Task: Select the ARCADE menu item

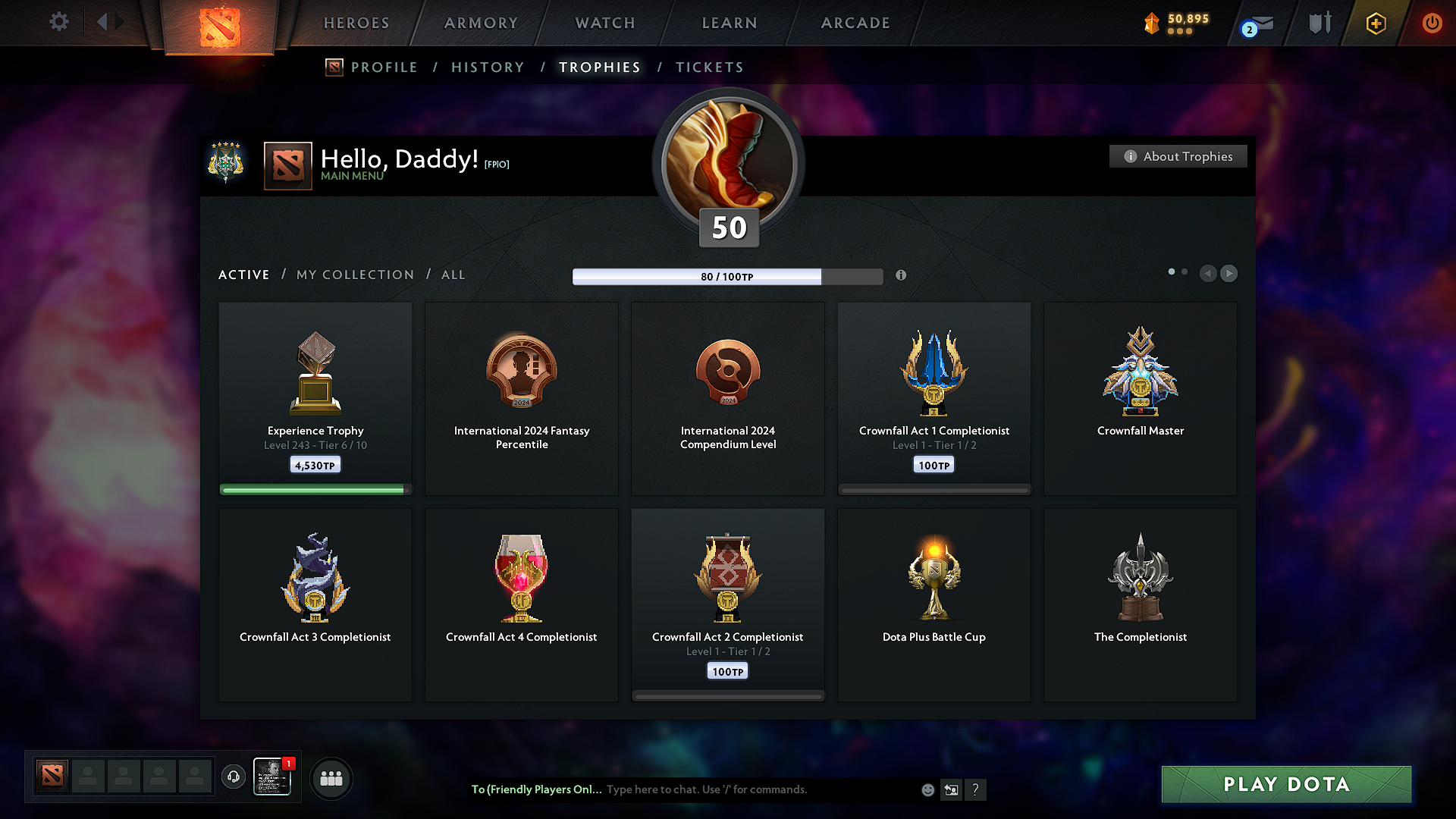Action: click(x=855, y=23)
